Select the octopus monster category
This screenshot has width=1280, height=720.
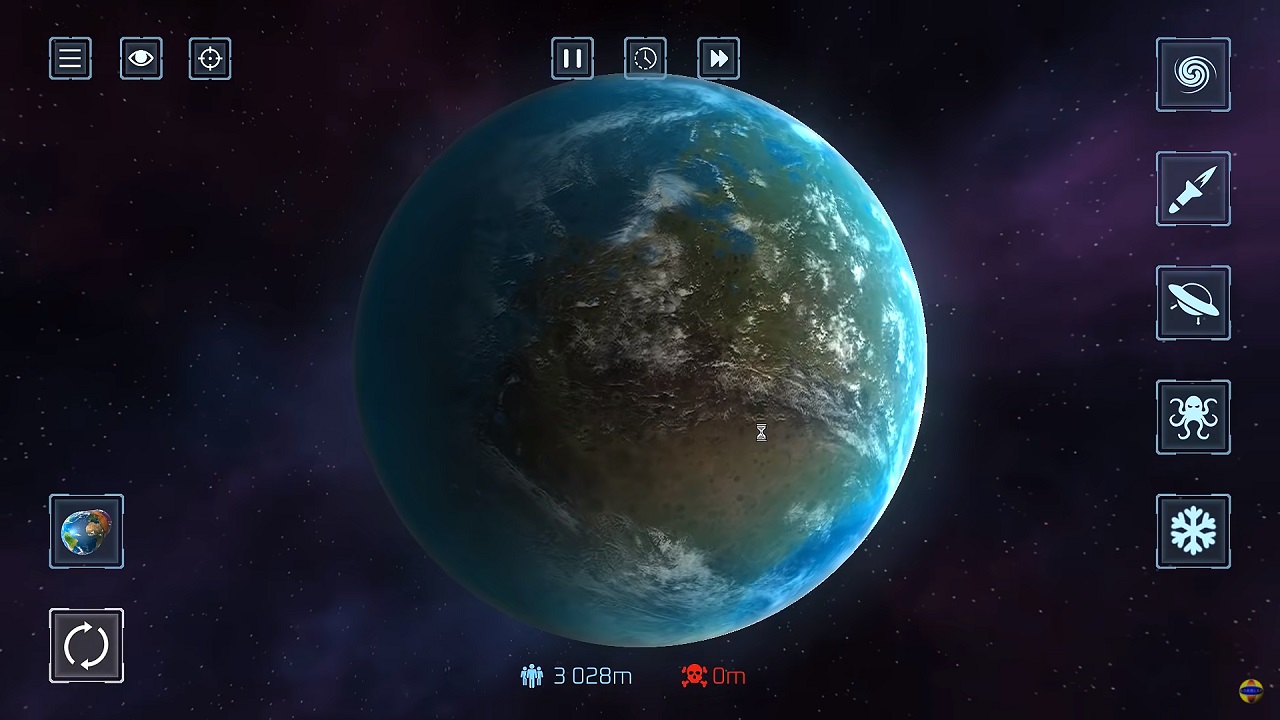[1193, 417]
